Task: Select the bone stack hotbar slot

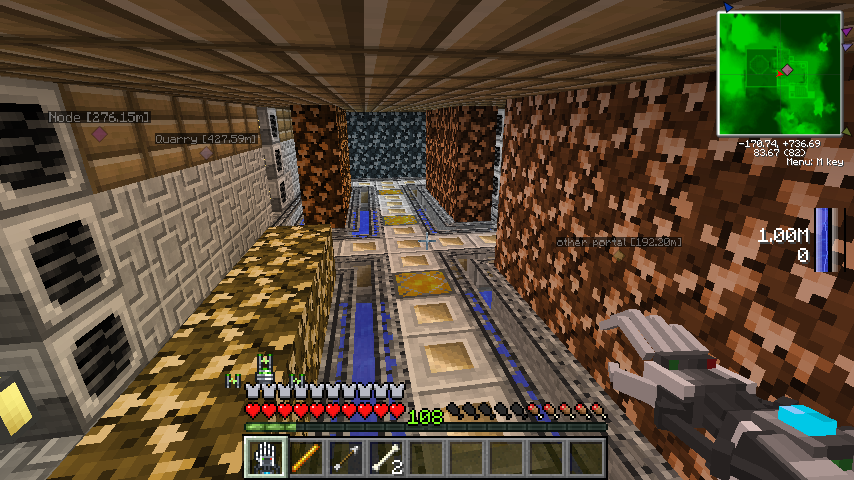Action: coord(385,458)
